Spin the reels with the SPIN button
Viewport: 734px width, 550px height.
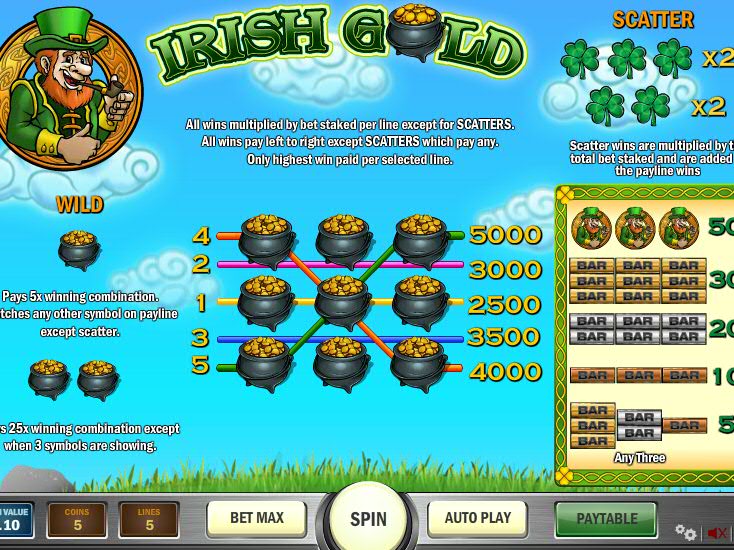[368, 519]
